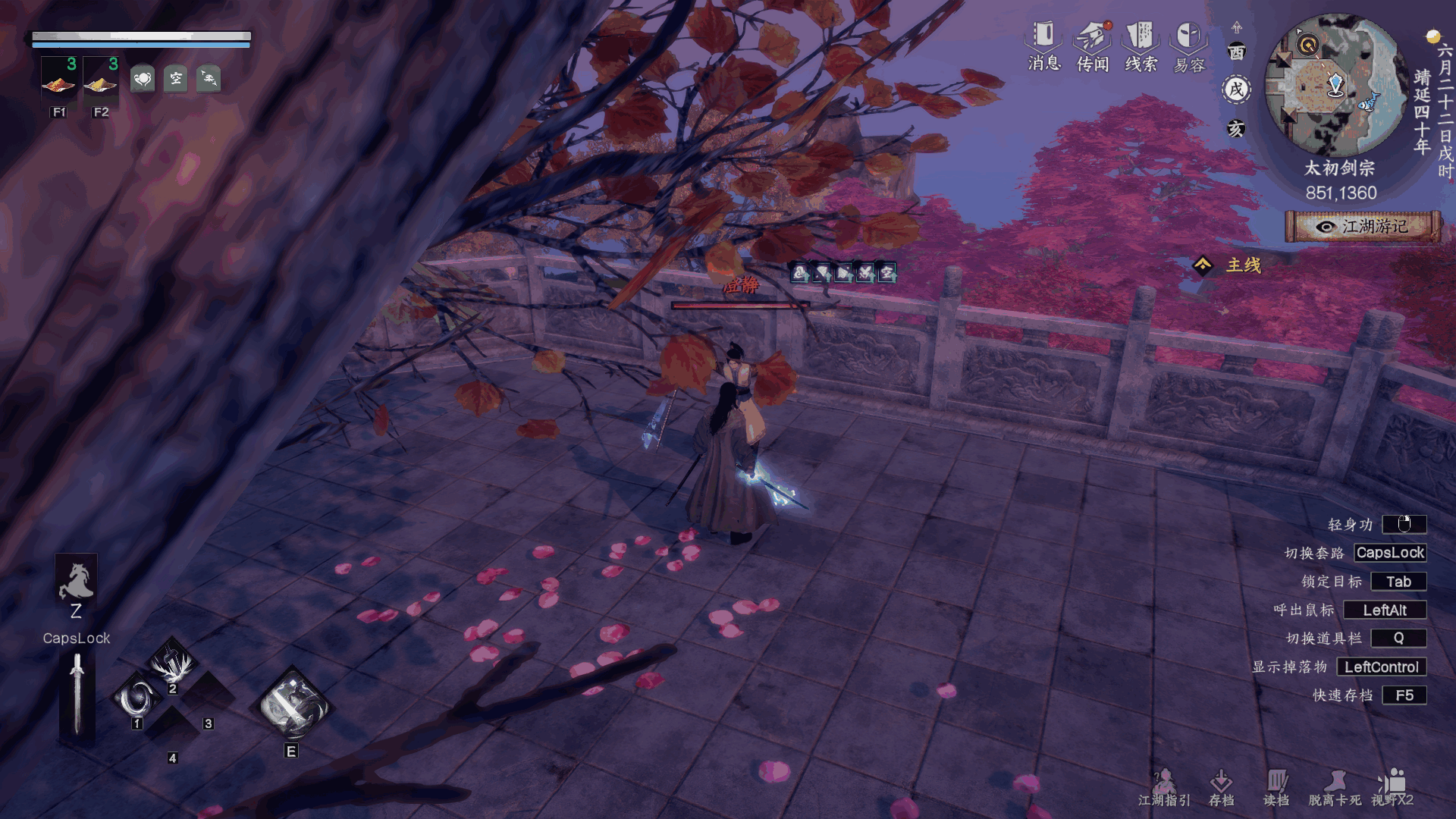Open the 传闻 rumors menu

click(x=1093, y=45)
